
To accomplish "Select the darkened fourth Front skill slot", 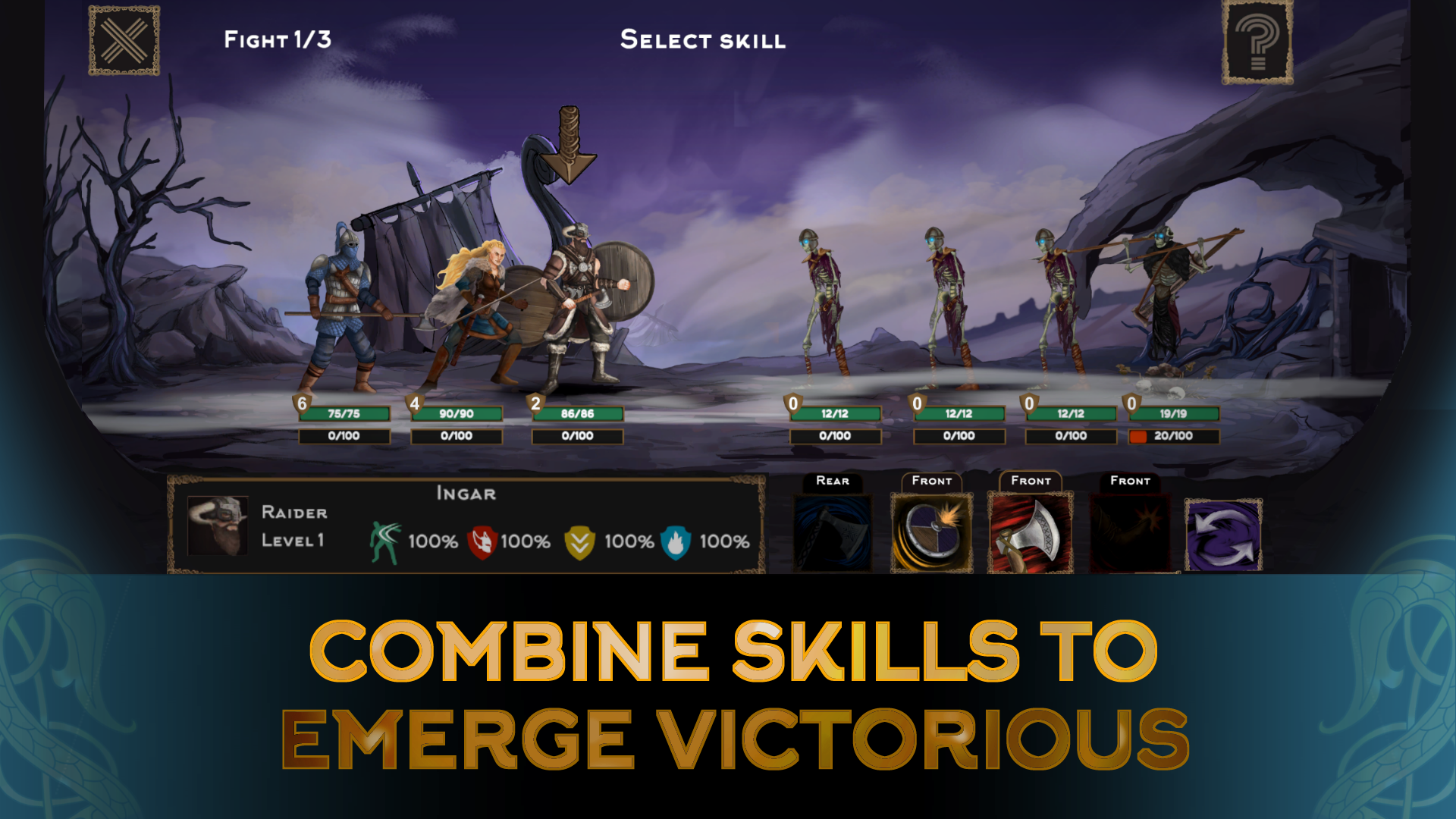I will (x=1130, y=529).
